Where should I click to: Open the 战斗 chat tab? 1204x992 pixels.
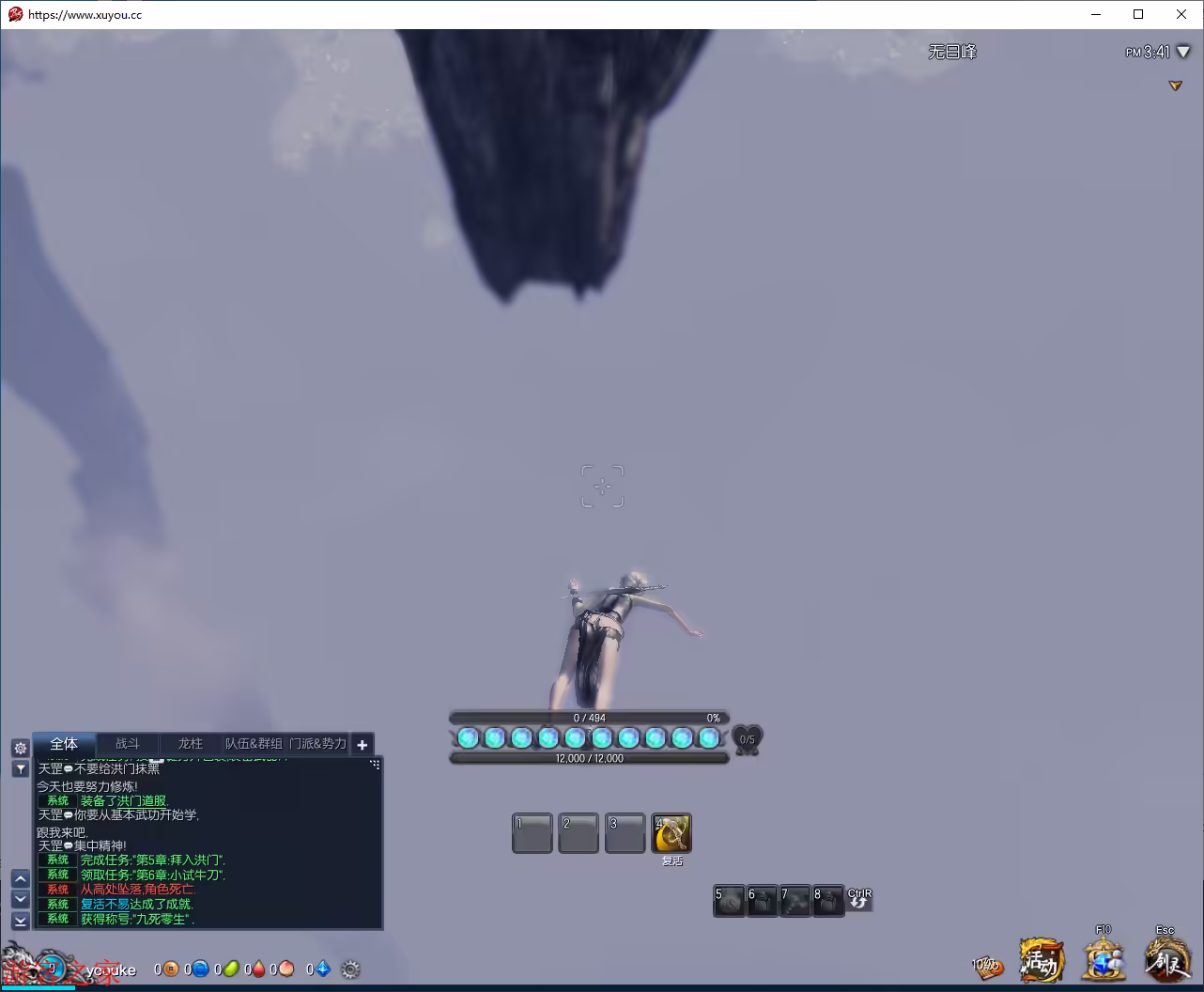click(x=128, y=744)
